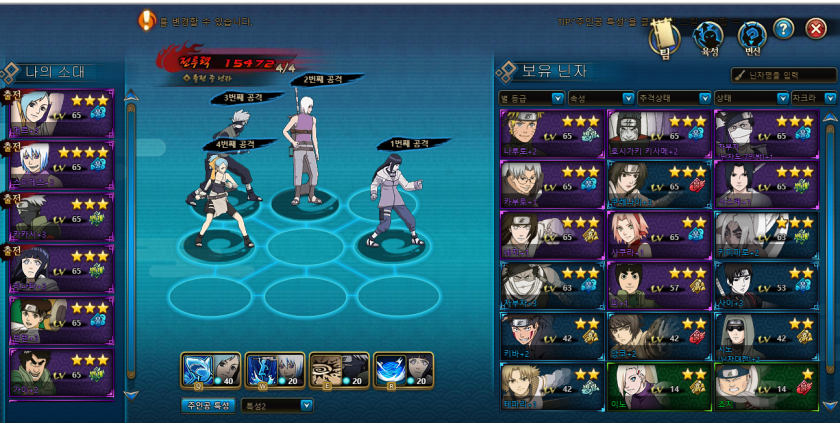This screenshot has width=840, height=423.
Task: Open the 별 등급 star grade dropdown
Action: click(530, 98)
